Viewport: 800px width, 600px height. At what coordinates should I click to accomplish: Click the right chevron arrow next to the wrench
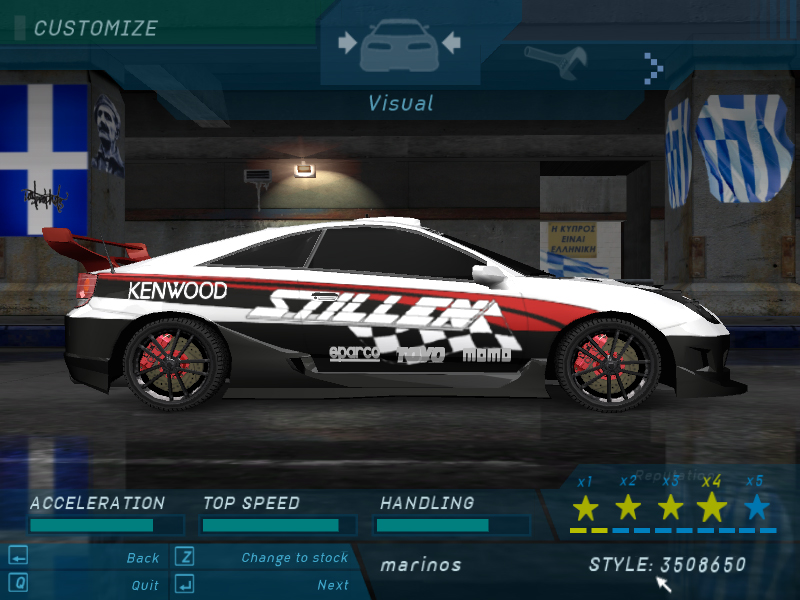point(654,67)
